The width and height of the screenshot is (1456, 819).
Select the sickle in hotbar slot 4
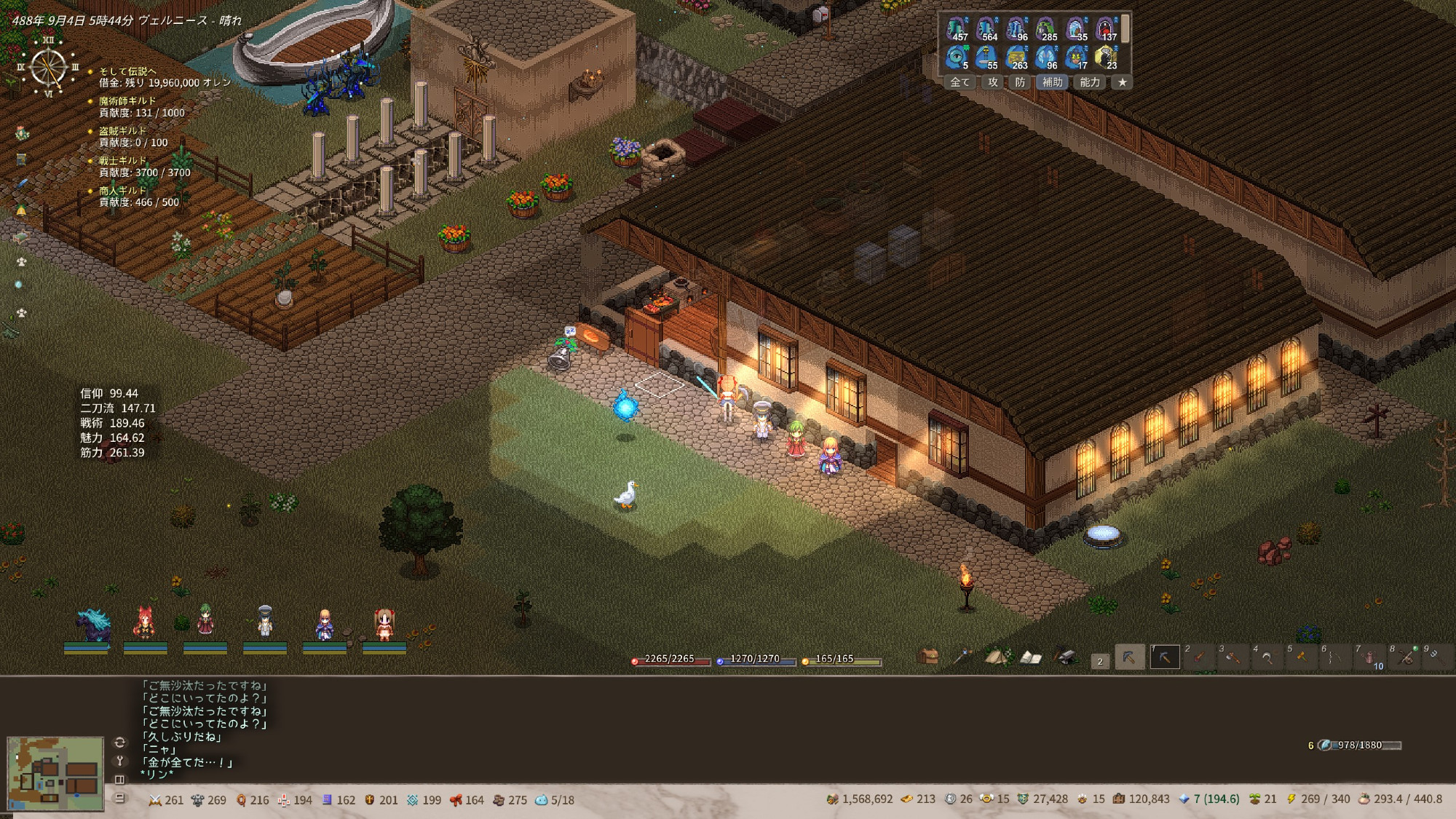(1267, 657)
